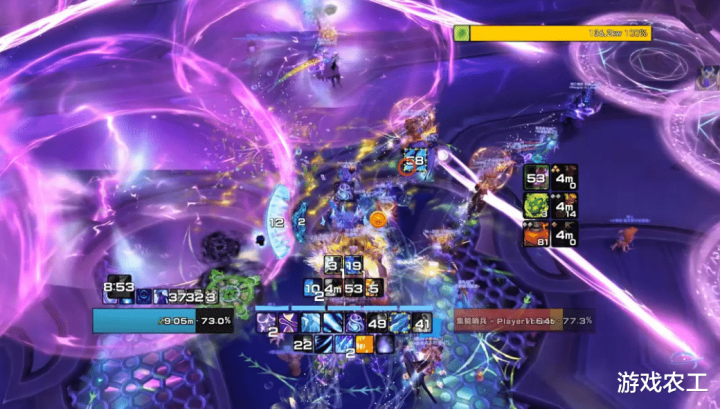The height and width of the screenshot is (409, 720).
Task: Activate the action bar ability showing 49
Action: click(377, 322)
